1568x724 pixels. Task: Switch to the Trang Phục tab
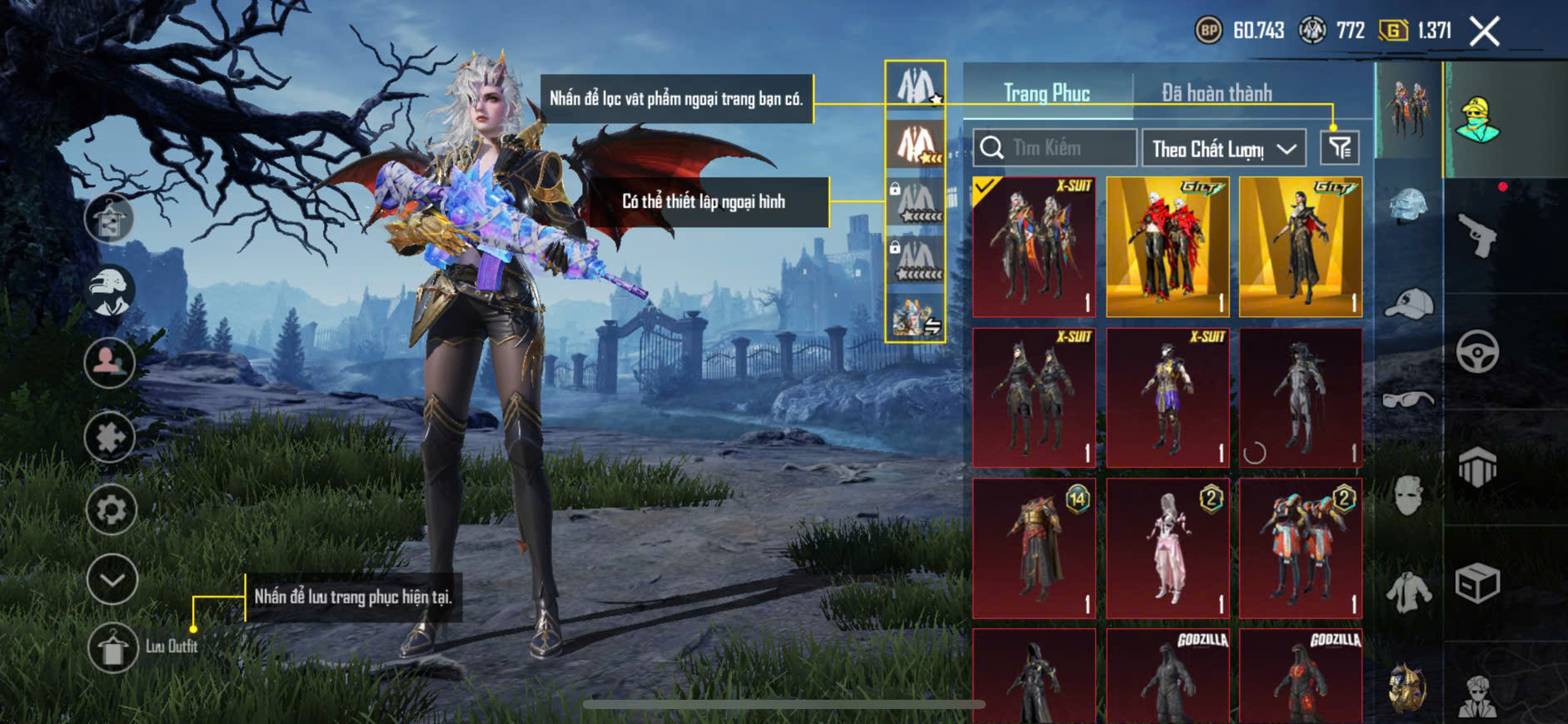pyautogui.click(x=1047, y=93)
